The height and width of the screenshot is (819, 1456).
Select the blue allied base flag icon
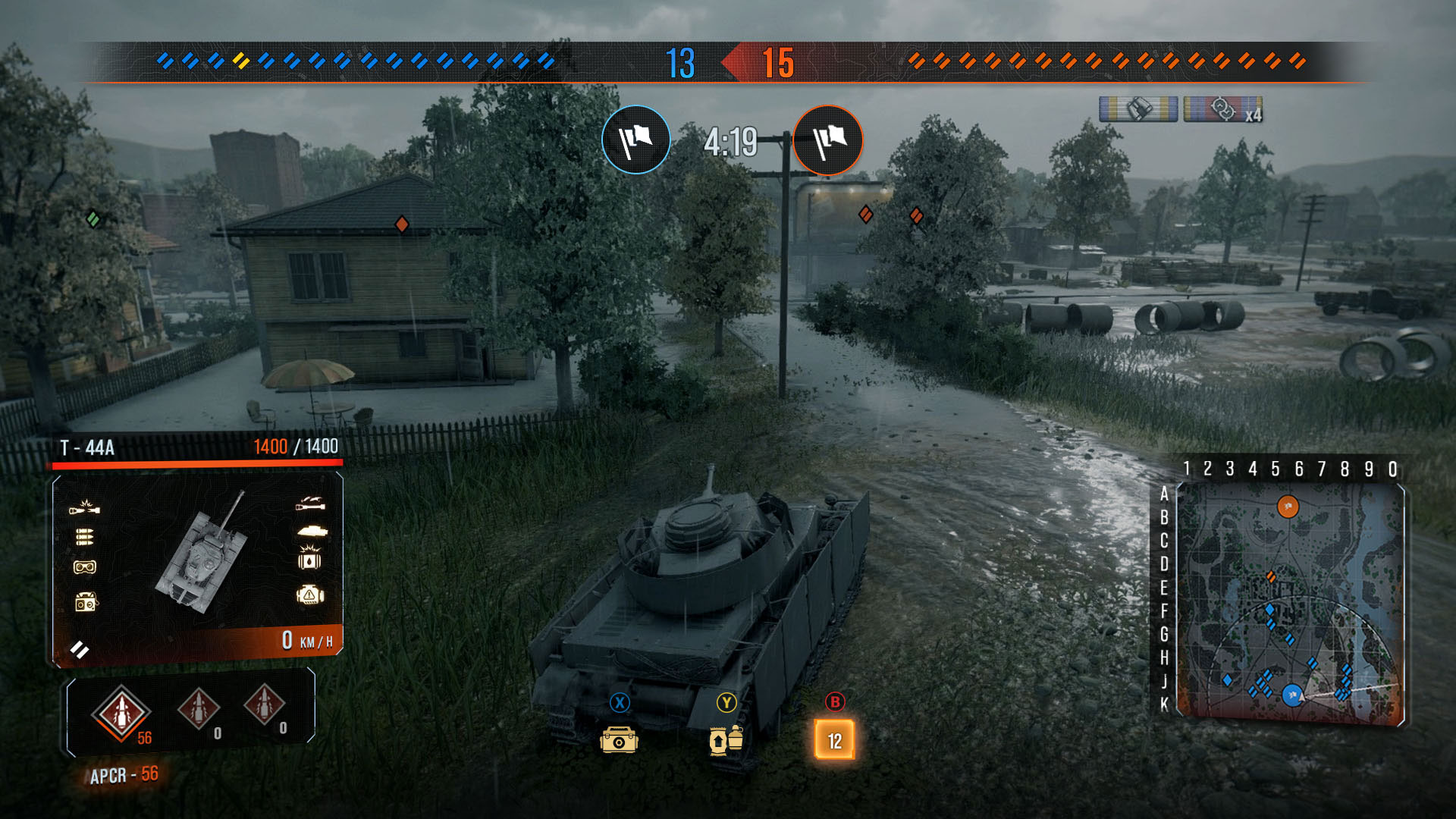pos(636,140)
